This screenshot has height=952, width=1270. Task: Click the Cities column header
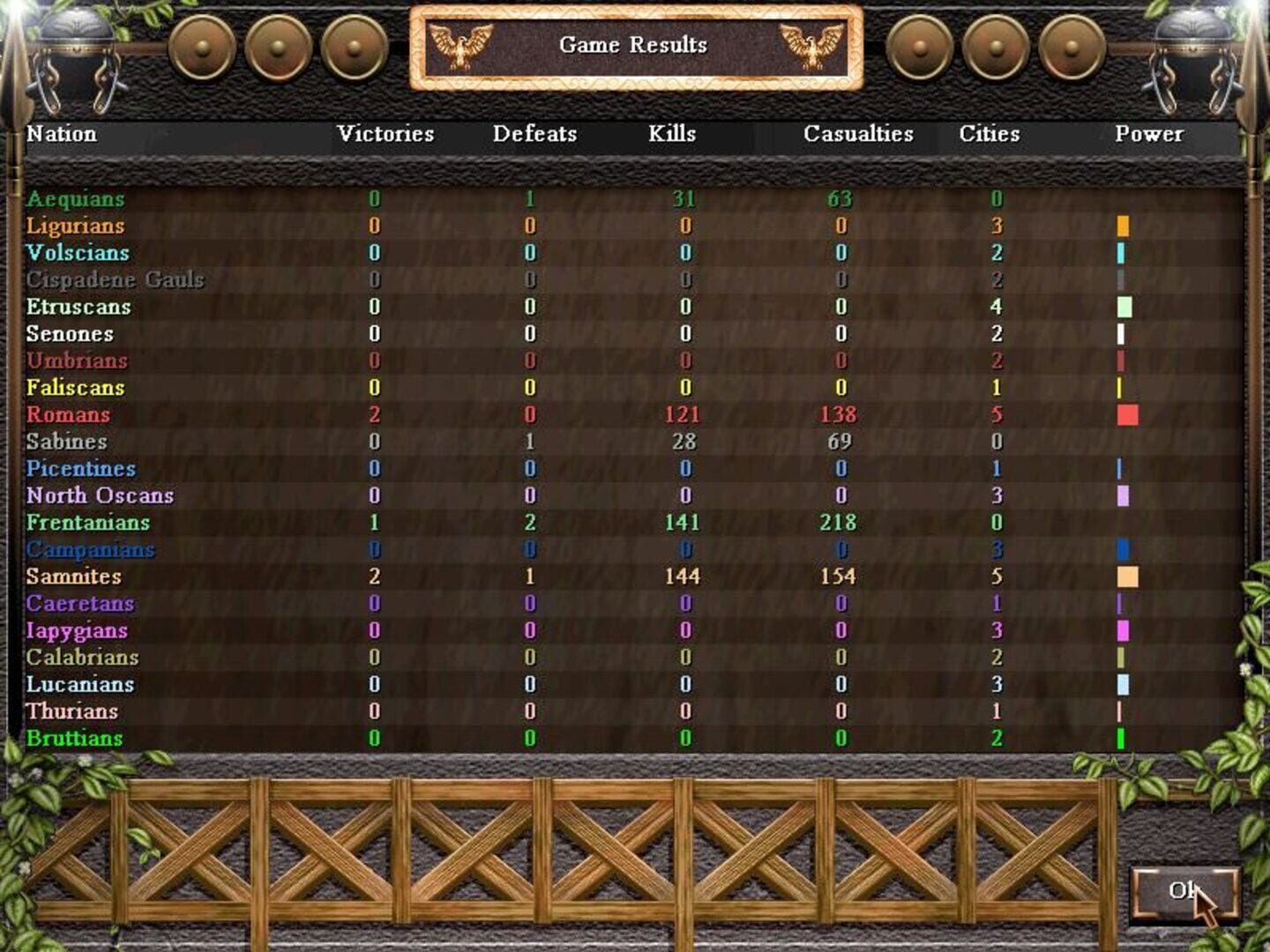pos(989,134)
